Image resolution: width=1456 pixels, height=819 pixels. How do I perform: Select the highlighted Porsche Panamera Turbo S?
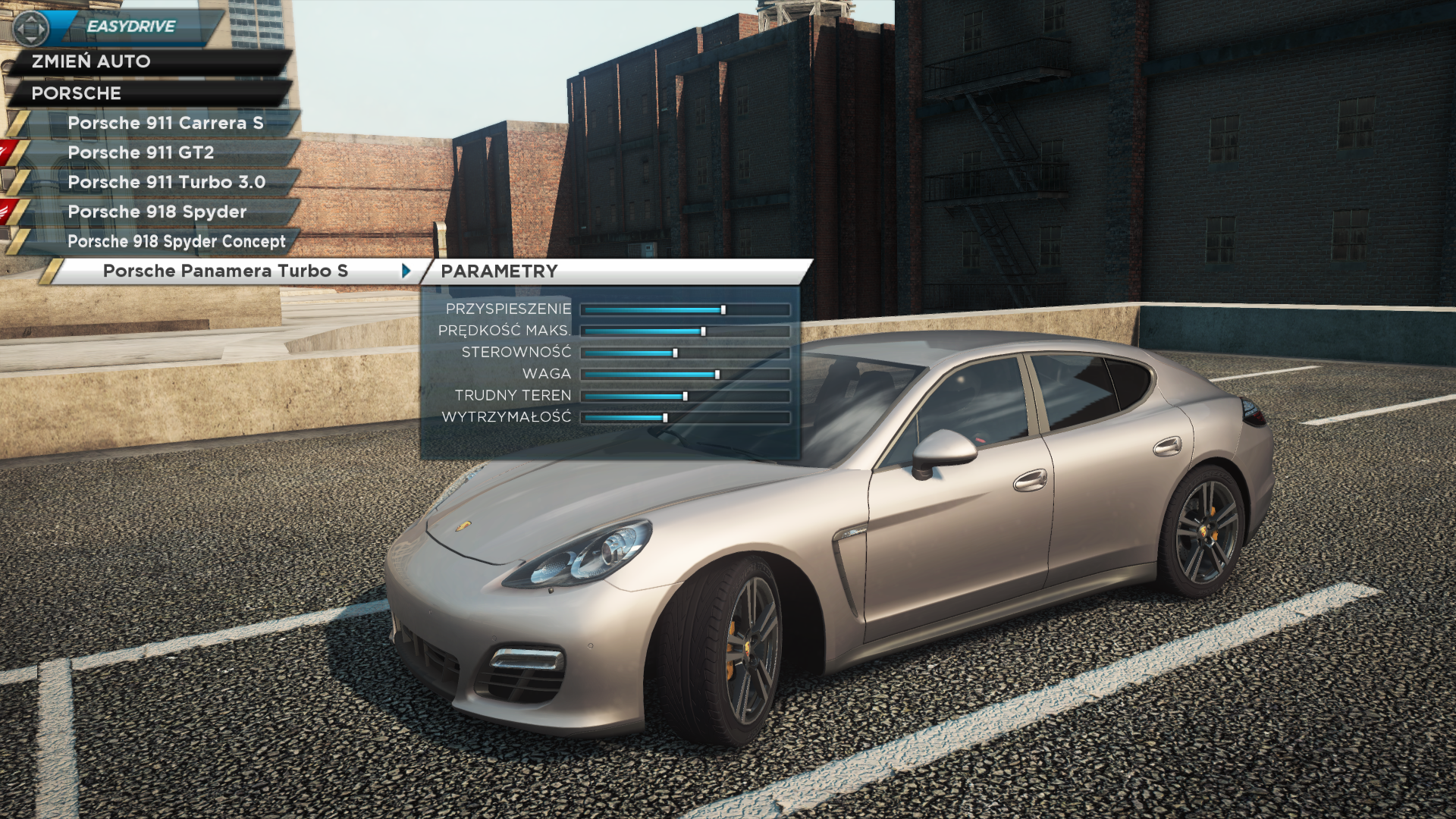coord(225,271)
